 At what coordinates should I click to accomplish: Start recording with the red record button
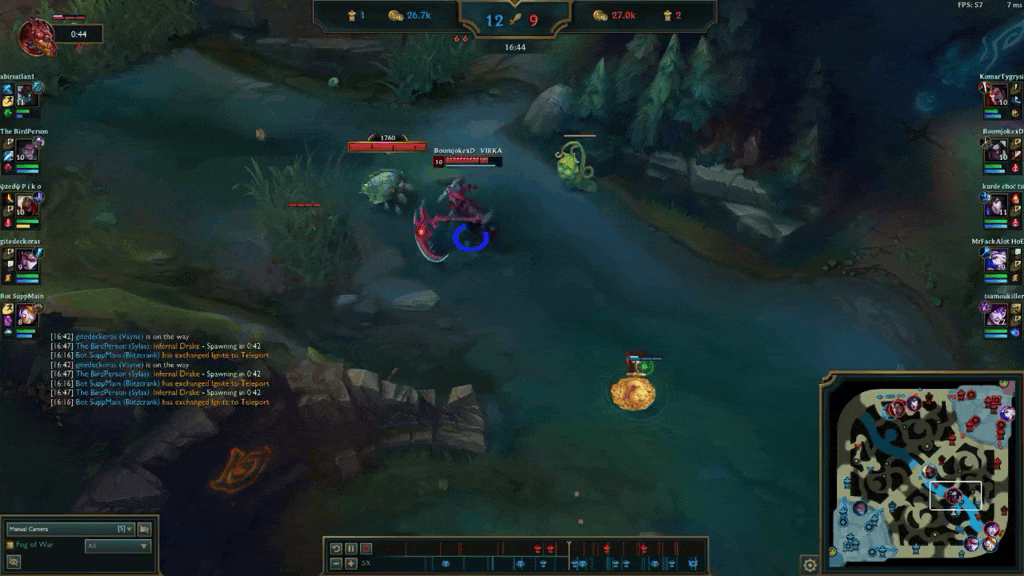click(366, 548)
